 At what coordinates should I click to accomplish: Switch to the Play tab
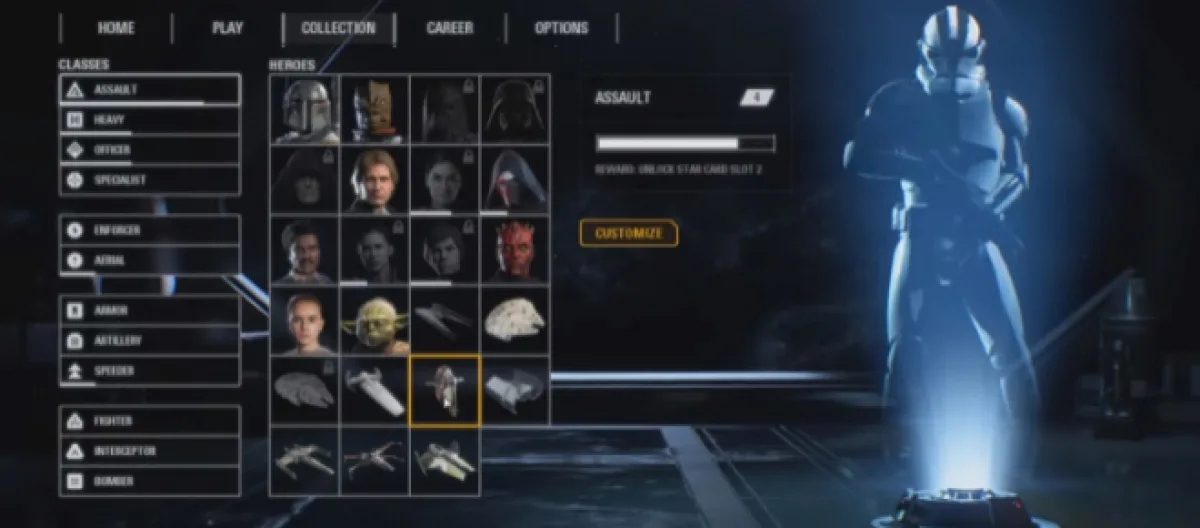[227, 28]
